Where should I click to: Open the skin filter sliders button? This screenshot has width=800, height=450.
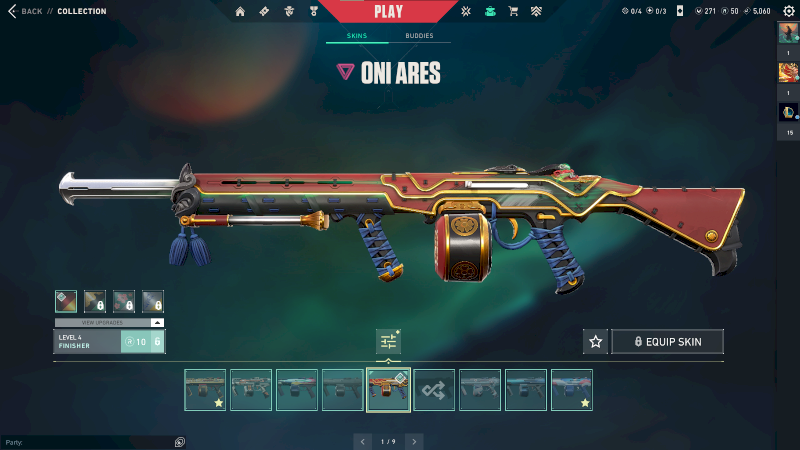[x=388, y=342]
